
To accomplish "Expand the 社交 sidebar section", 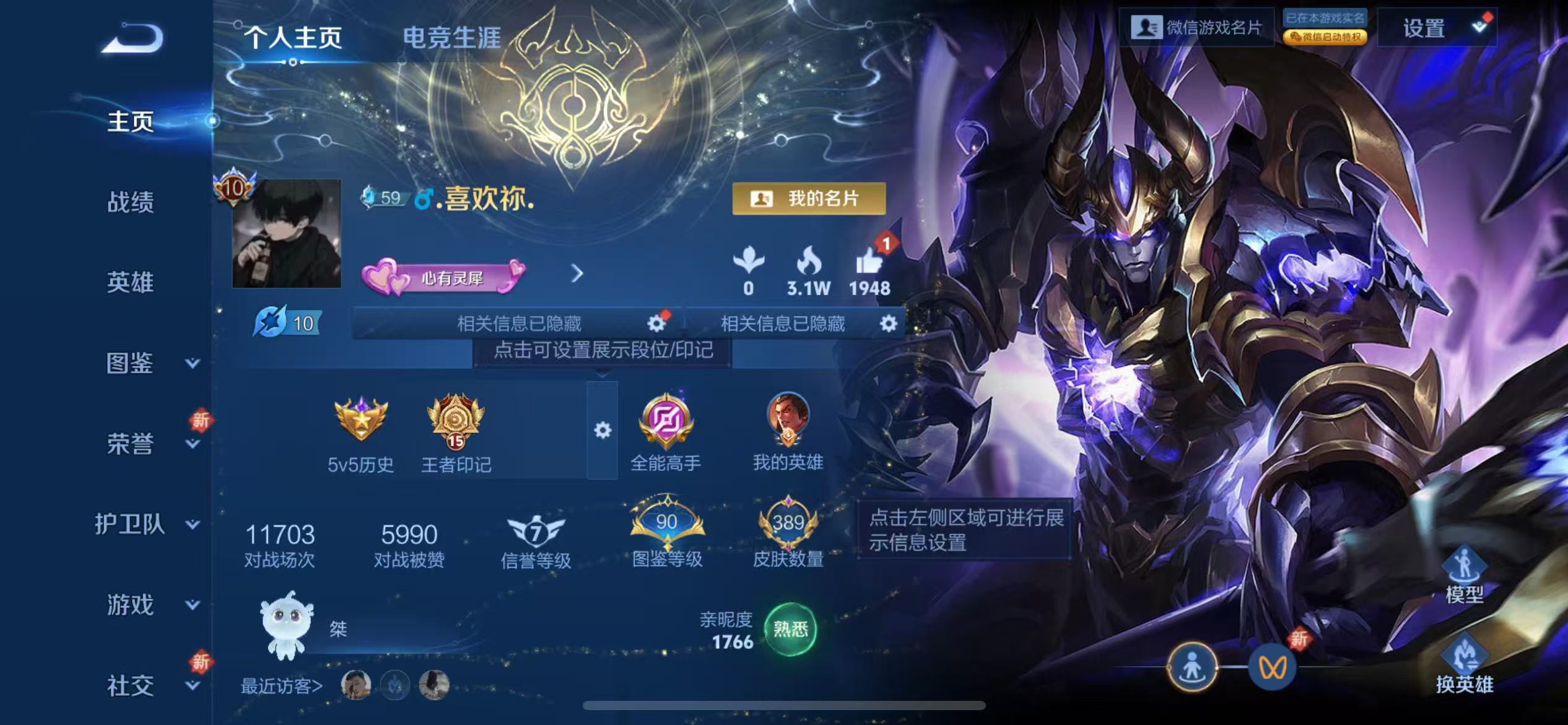I will tap(128, 687).
